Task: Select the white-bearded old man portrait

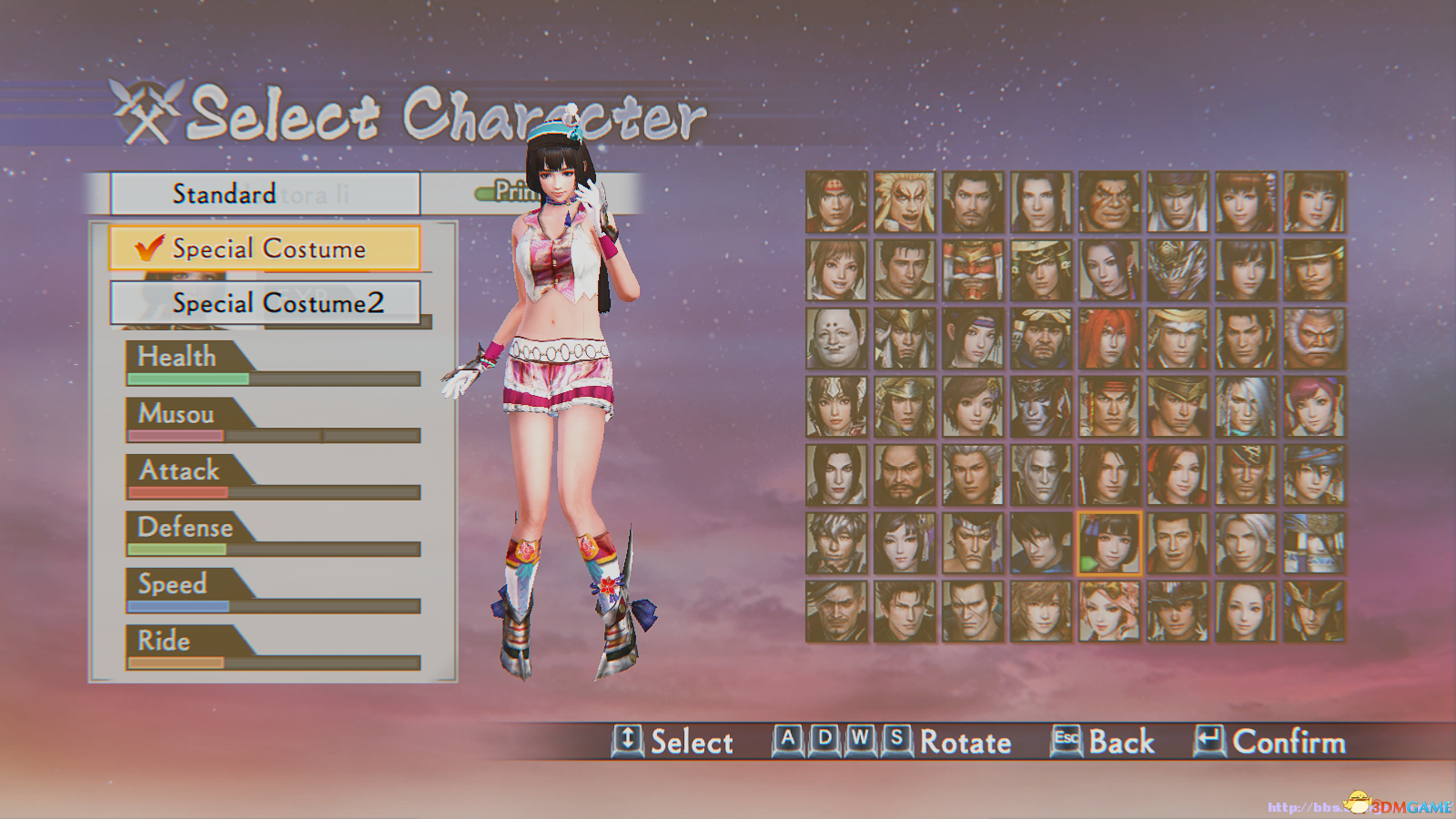Action: 1314,339
